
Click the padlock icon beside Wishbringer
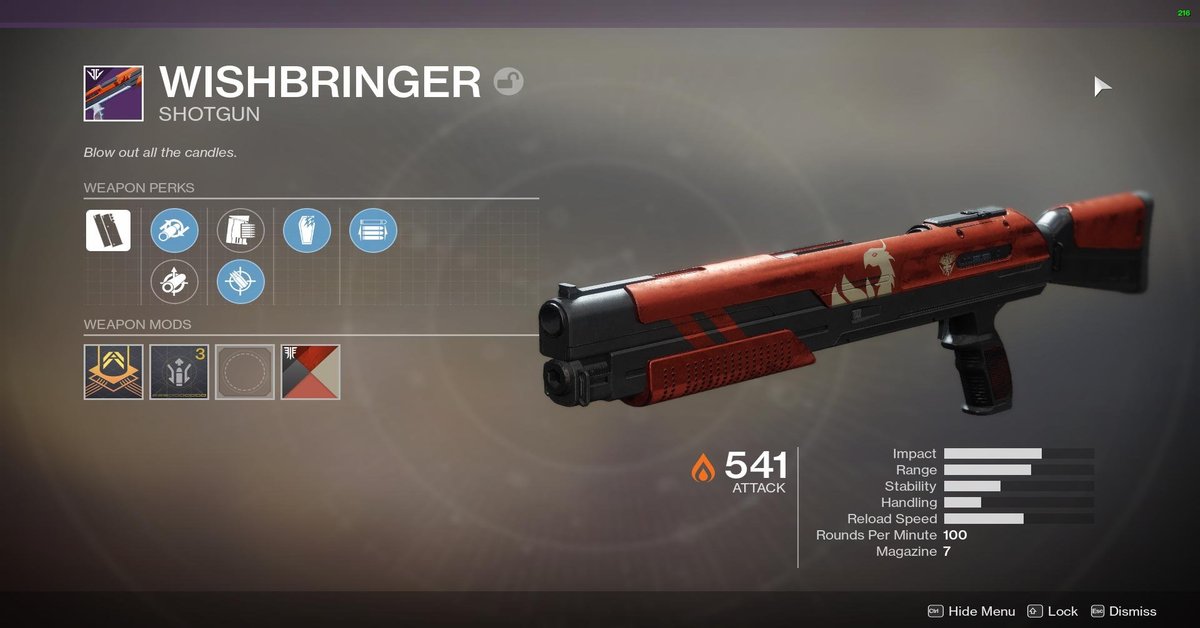pyautogui.click(x=509, y=81)
